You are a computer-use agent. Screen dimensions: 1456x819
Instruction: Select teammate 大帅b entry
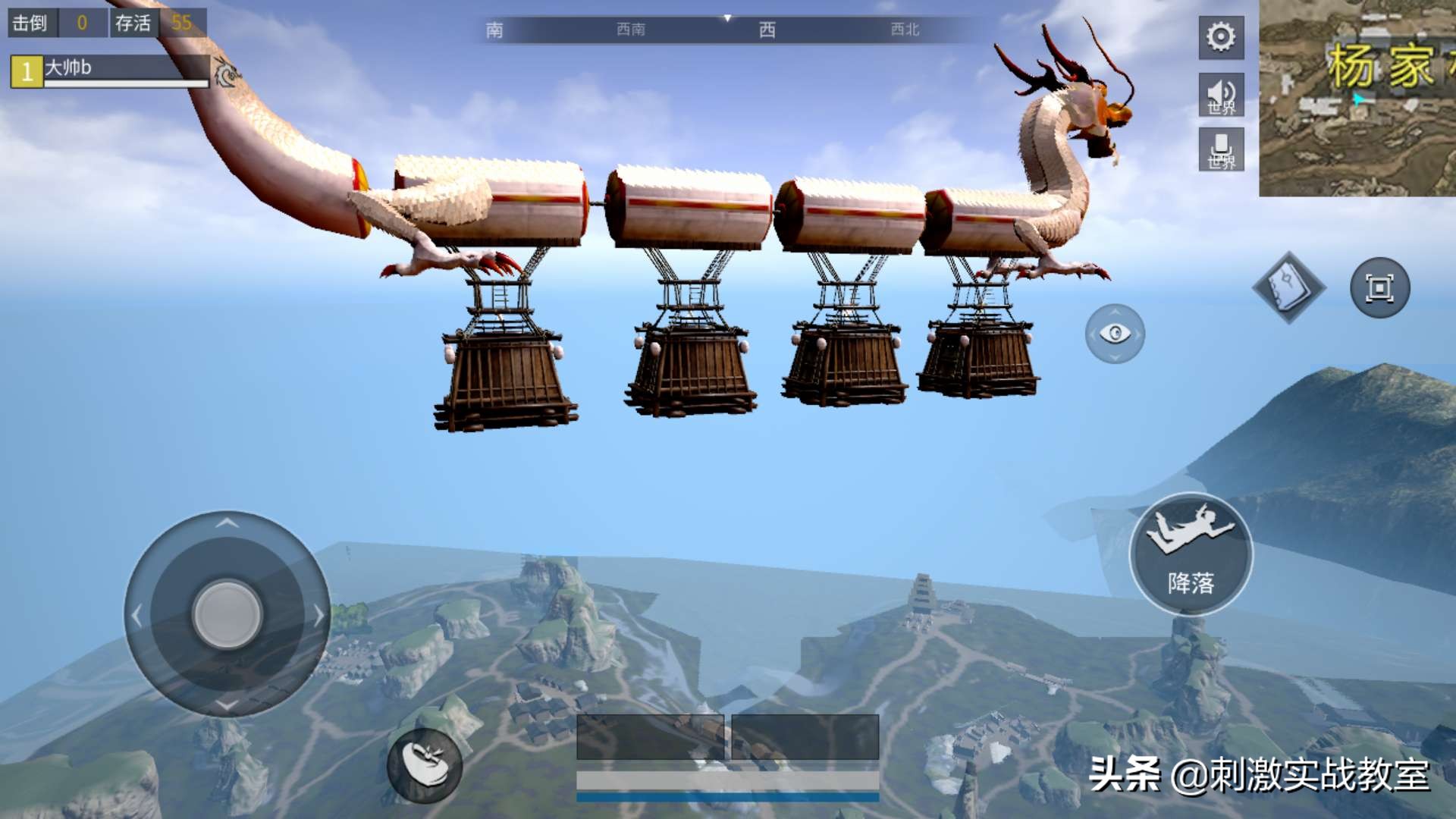point(109,71)
